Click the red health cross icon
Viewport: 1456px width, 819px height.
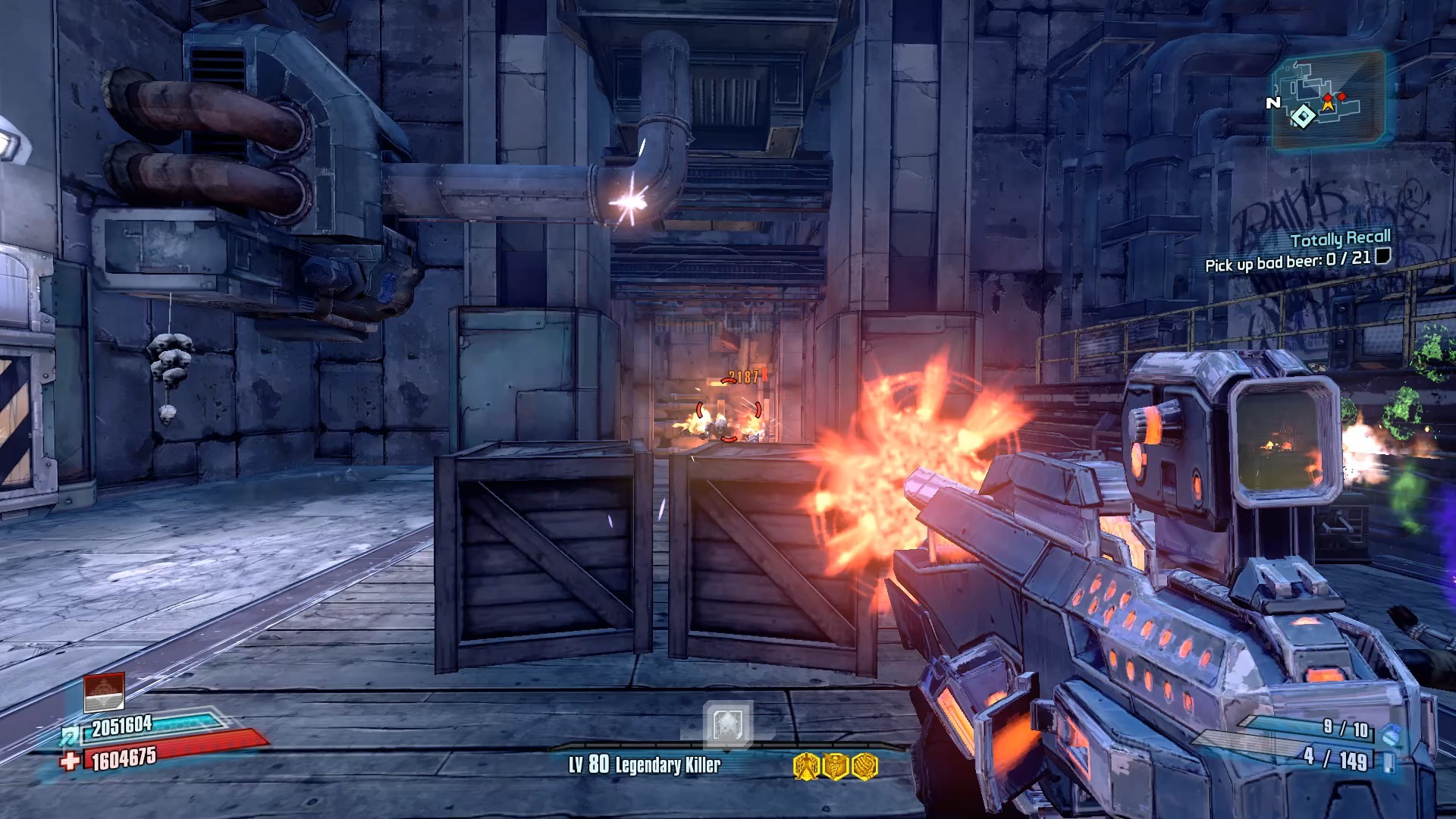(x=71, y=761)
